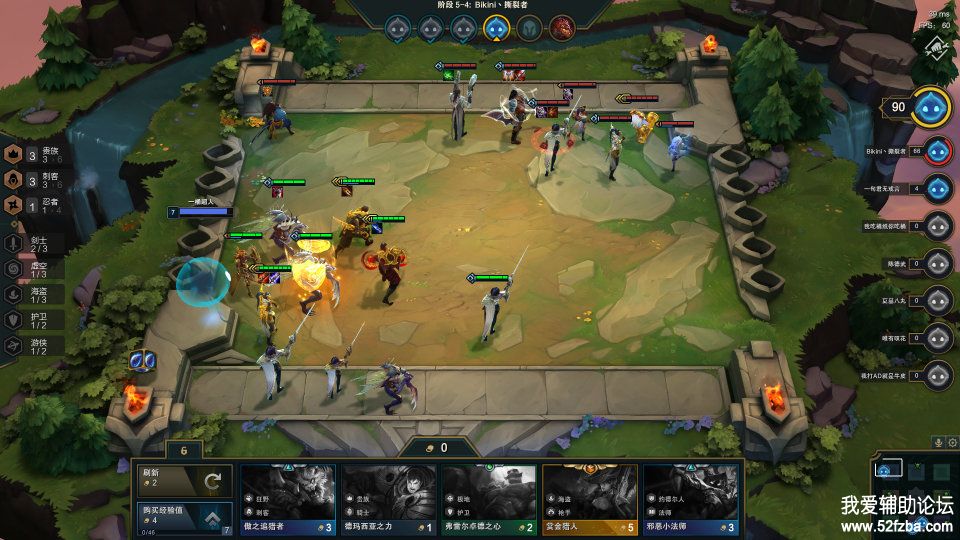Image resolution: width=960 pixels, height=540 pixels.
Task: Refresh the shop with the 刷新 button
Action: 185,480
